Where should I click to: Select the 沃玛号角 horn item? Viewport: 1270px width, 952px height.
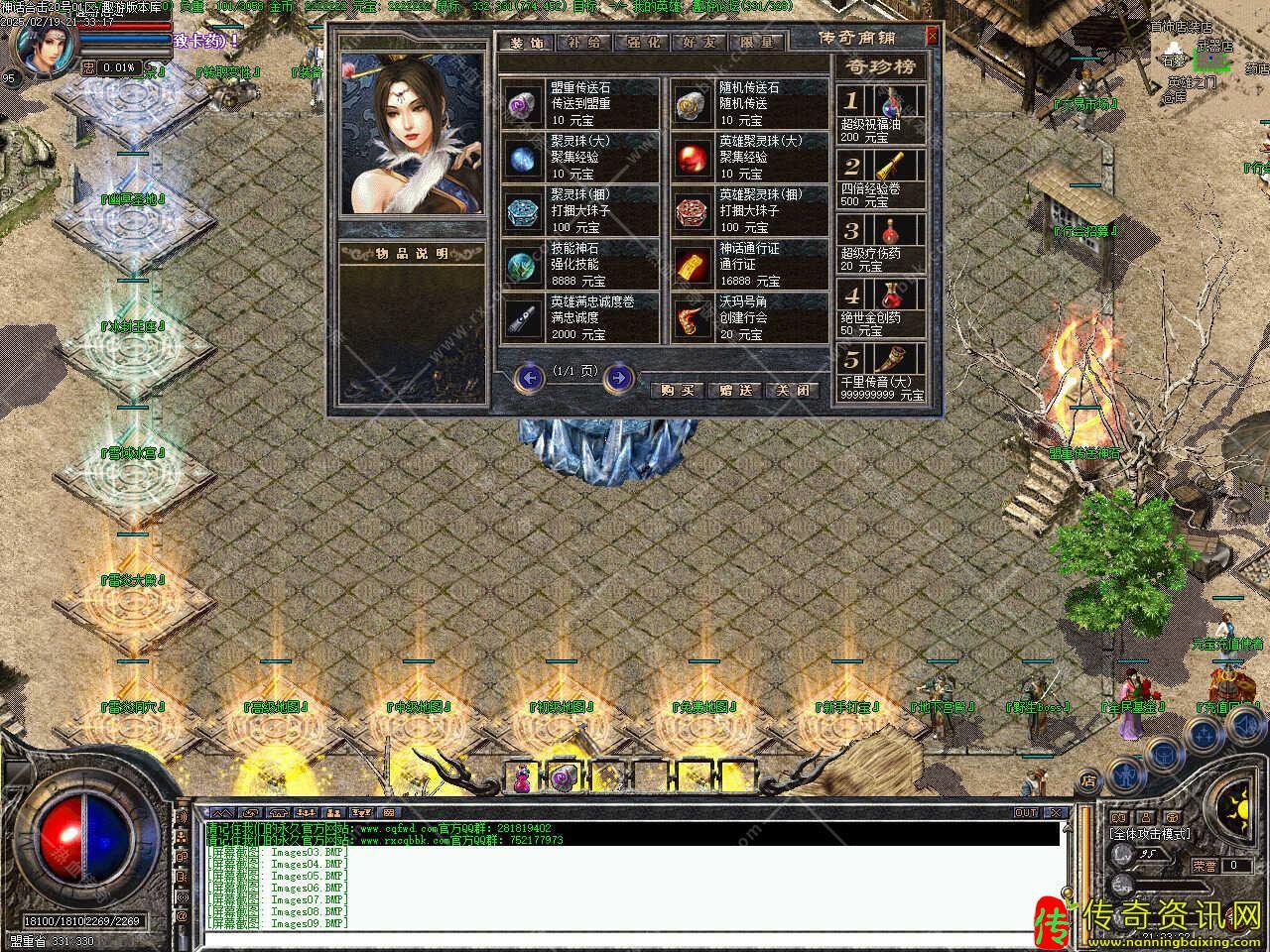(690, 318)
